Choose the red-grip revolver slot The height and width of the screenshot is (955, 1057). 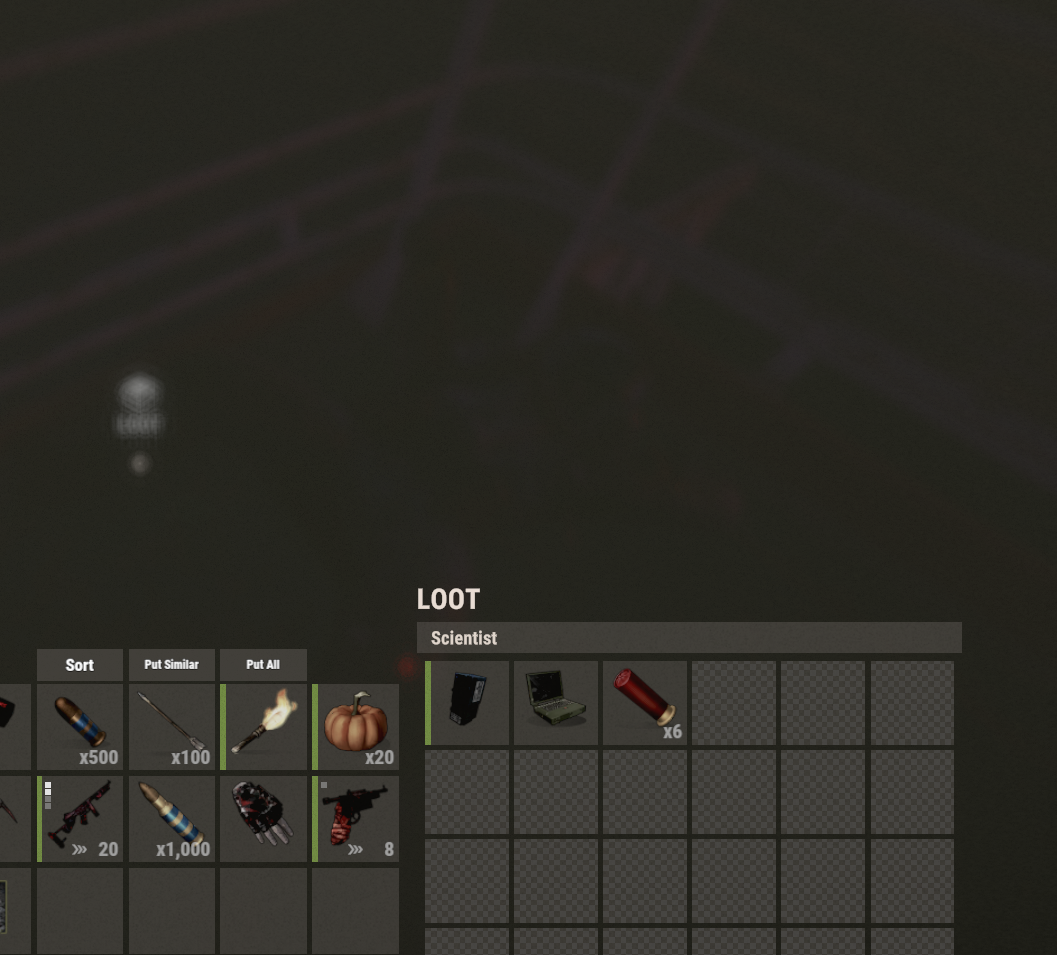tap(356, 818)
